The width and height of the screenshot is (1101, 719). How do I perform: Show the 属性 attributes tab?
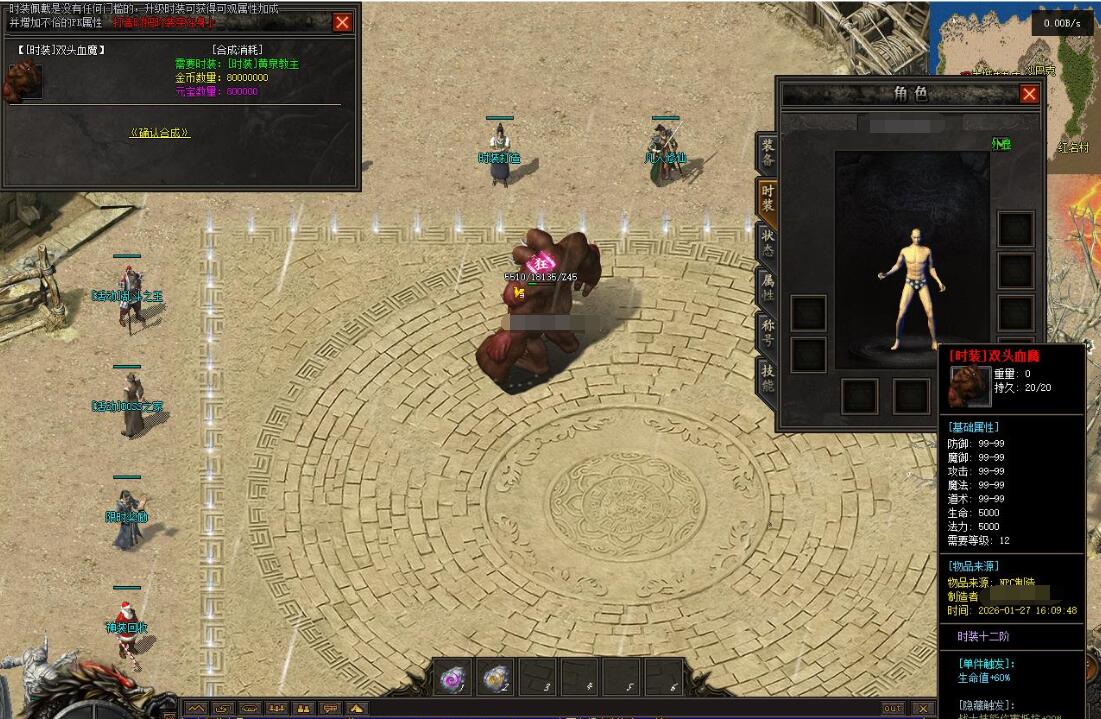[x=767, y=288]
